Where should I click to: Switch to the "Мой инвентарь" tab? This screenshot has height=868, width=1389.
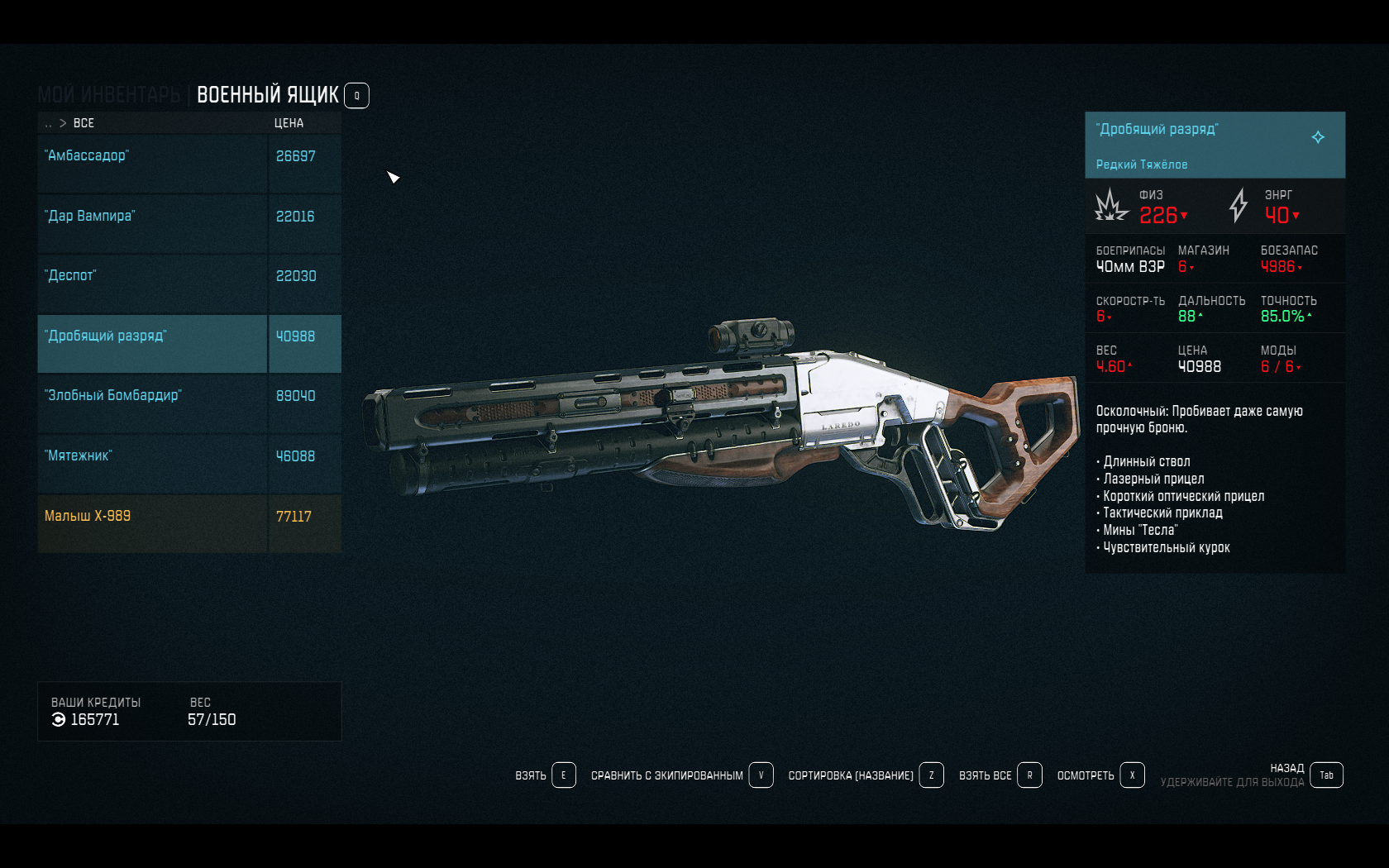pos(108,95)
